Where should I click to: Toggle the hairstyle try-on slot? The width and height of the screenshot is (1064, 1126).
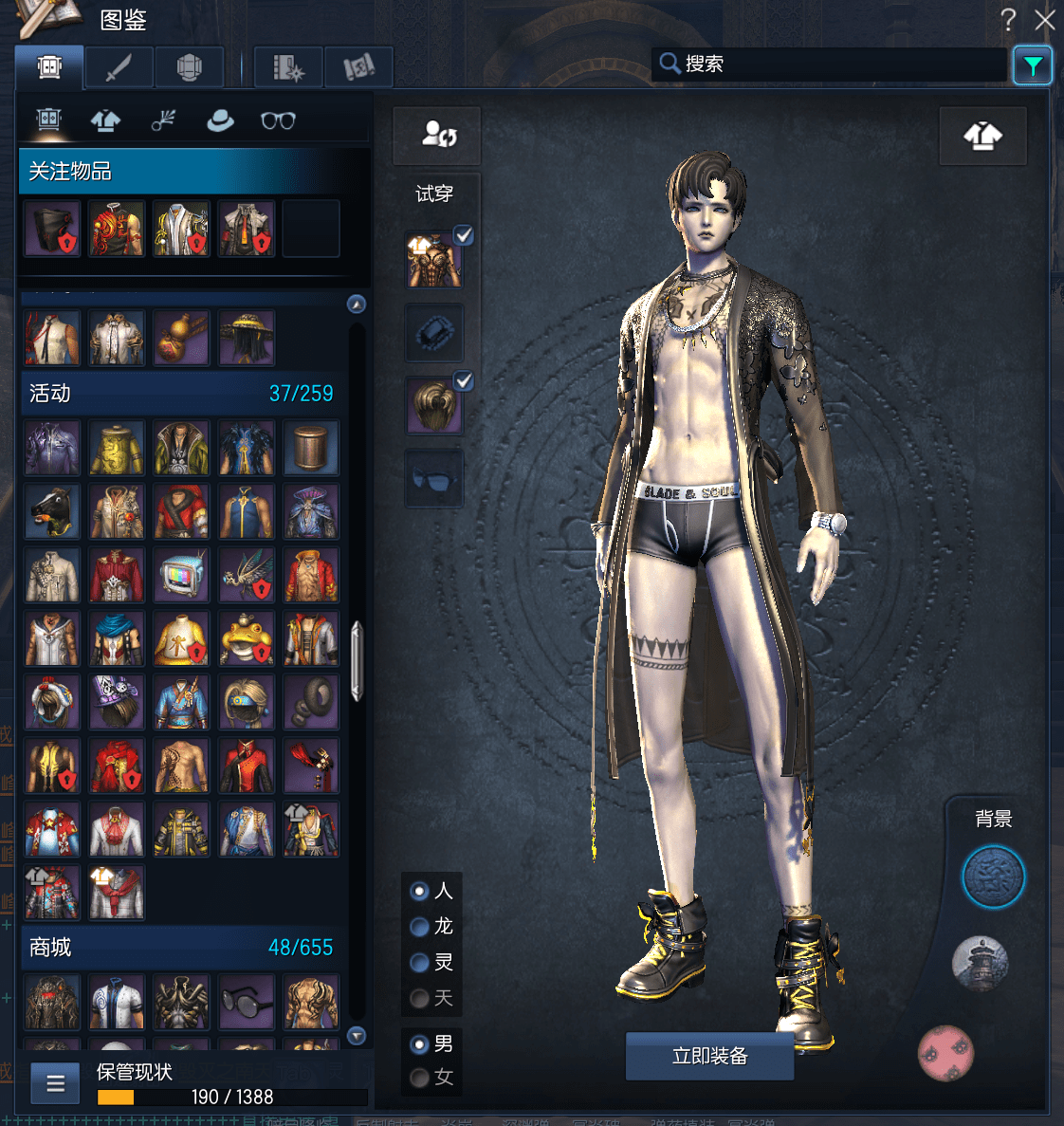click(434, 404)
